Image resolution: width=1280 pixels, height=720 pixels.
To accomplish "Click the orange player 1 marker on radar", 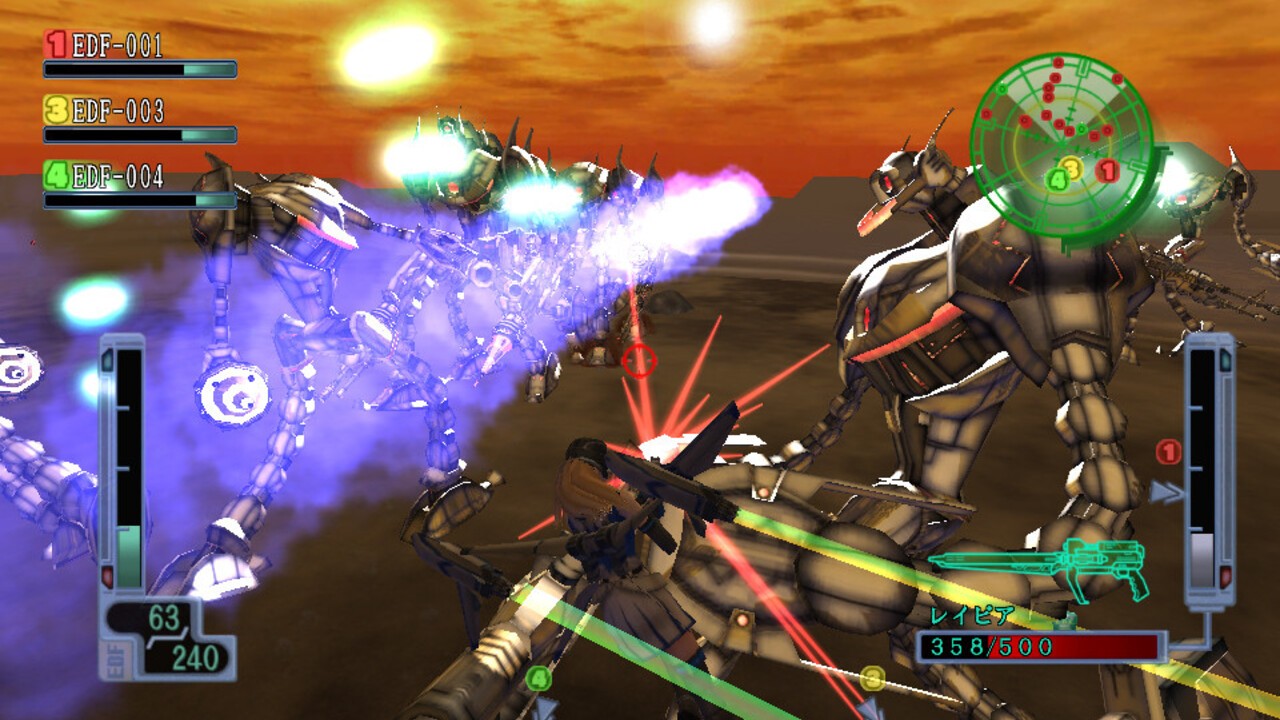I will point(1107,170).
